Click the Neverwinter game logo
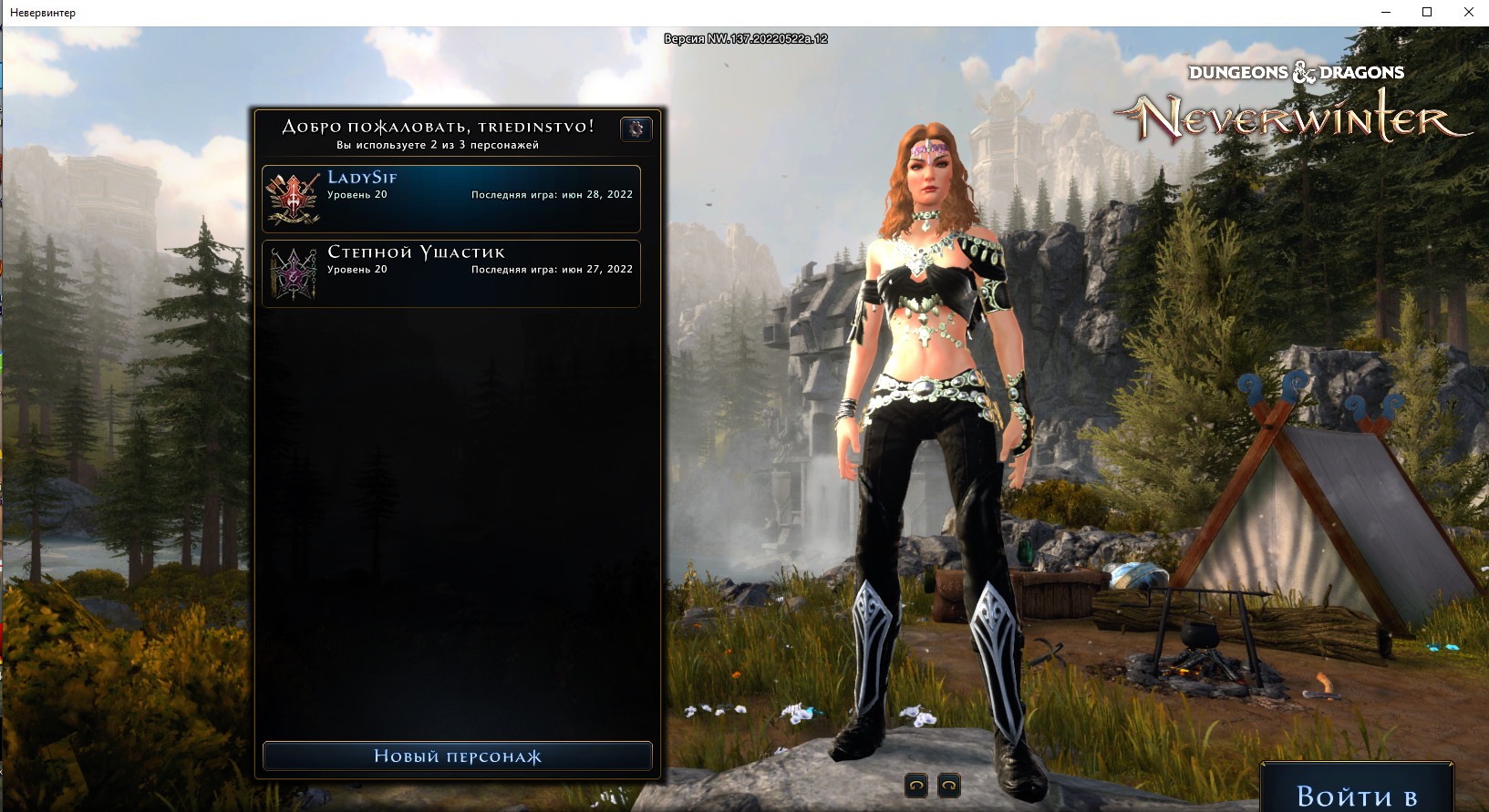 (x=1290, y=116)
